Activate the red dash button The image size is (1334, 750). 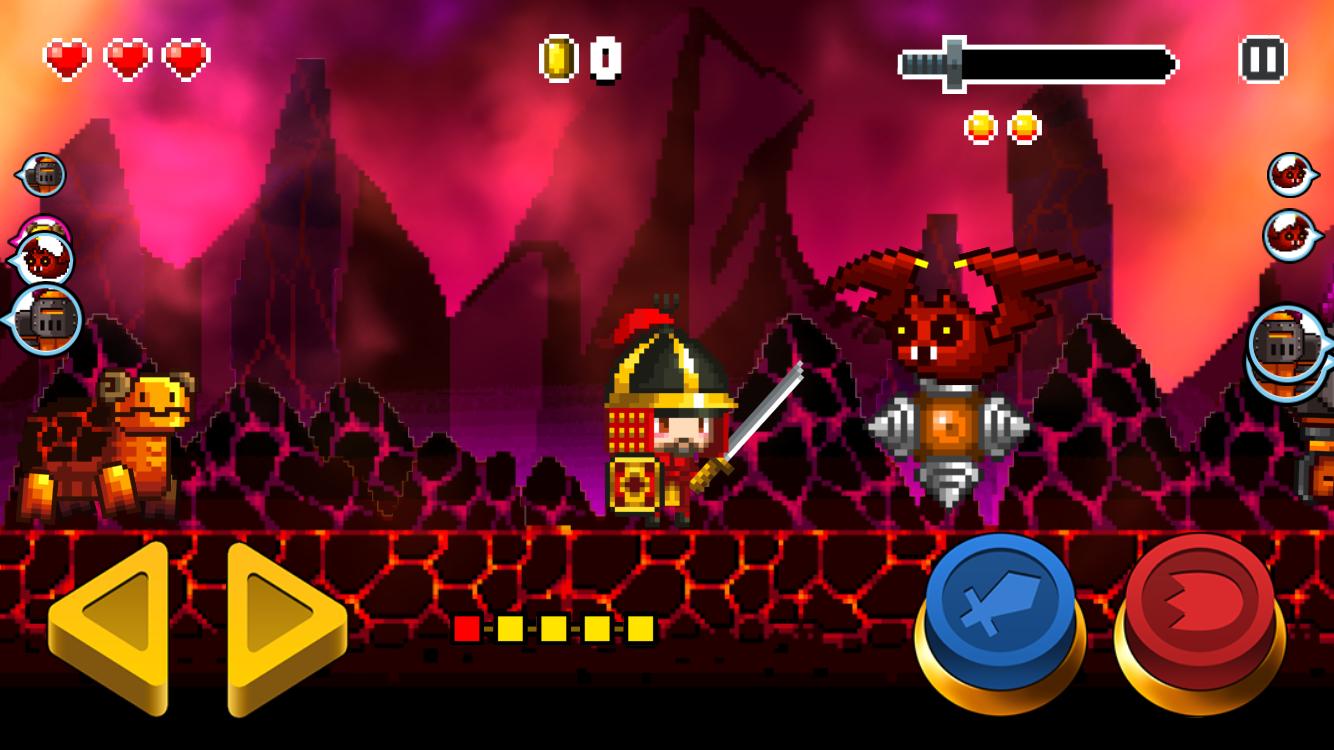point(1199,610)
